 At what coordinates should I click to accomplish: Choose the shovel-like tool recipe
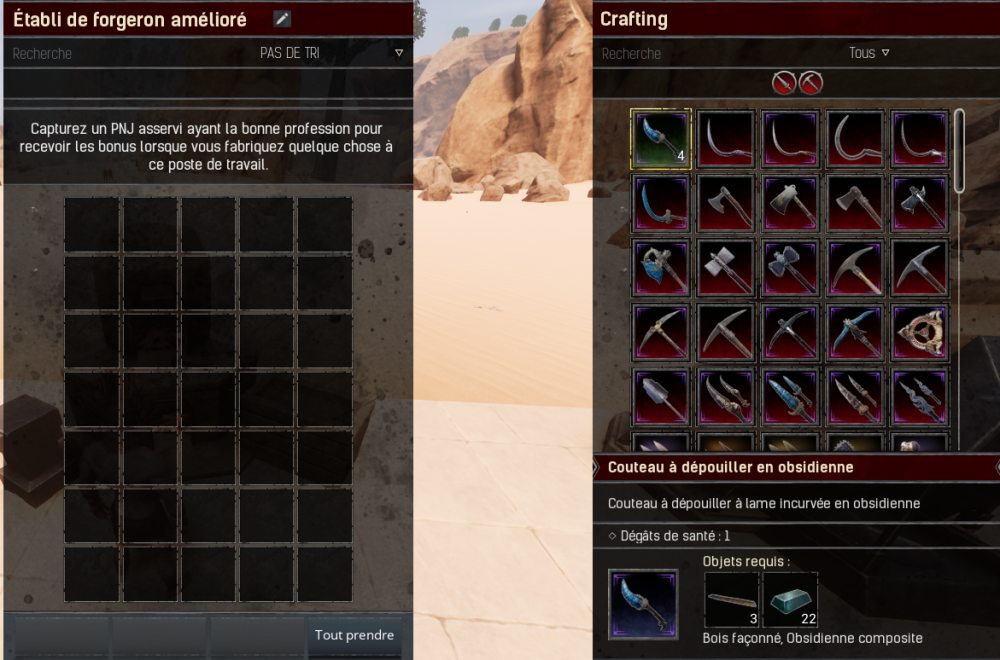tap(660, 396)
